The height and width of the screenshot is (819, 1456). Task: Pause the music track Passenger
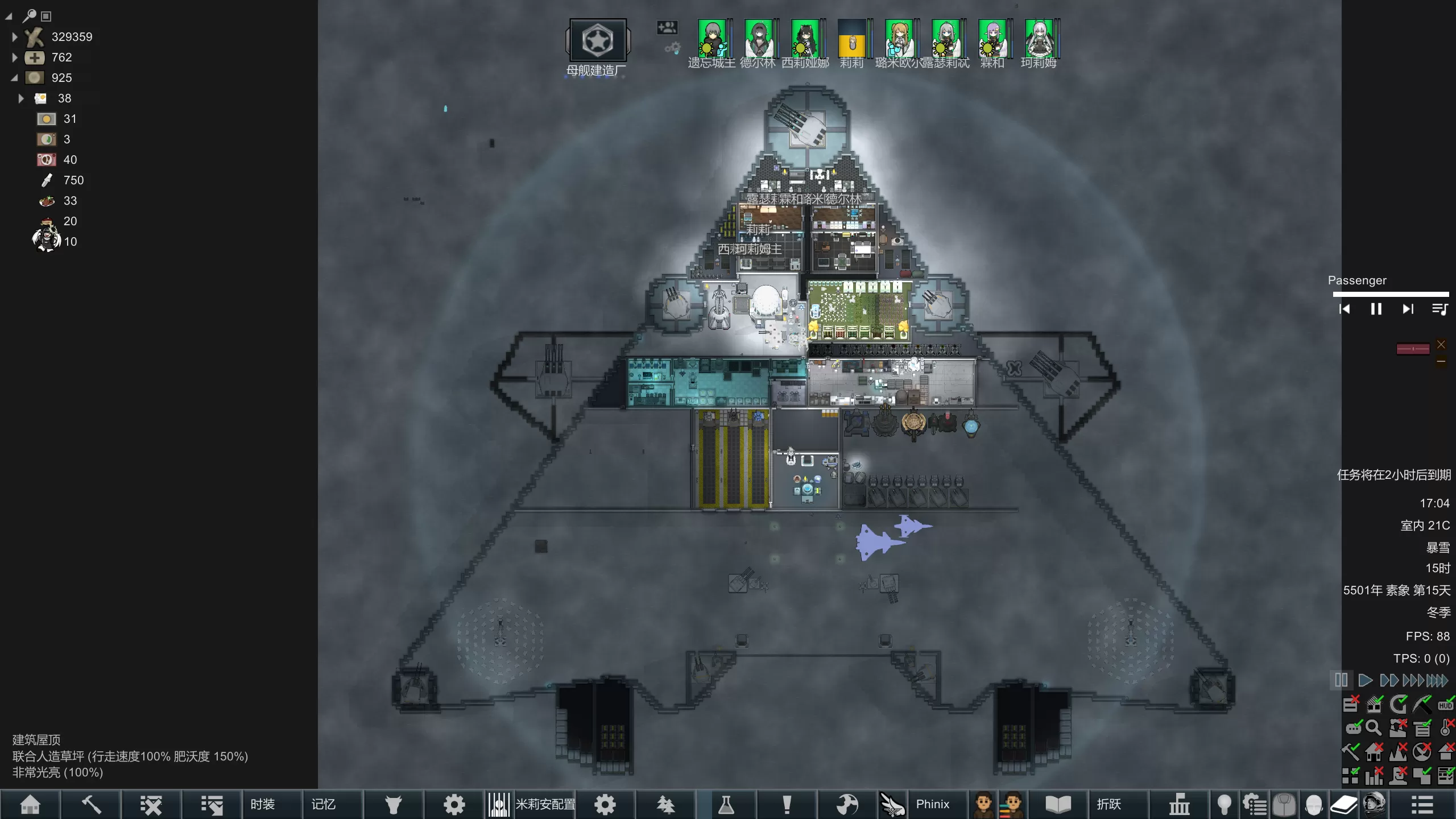[1376, 309]
